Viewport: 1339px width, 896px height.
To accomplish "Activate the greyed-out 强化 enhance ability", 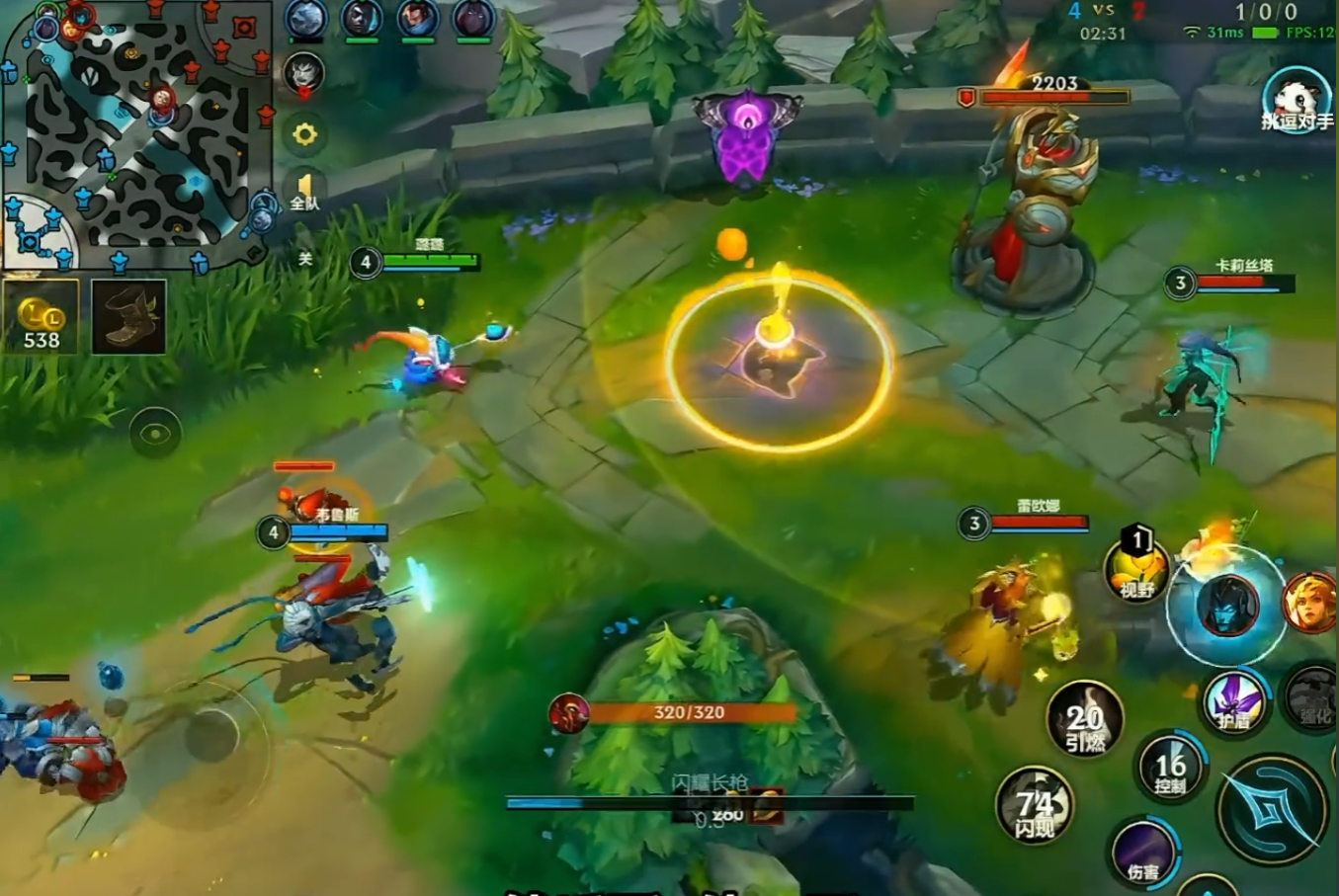I will (x=1313, y=698).
